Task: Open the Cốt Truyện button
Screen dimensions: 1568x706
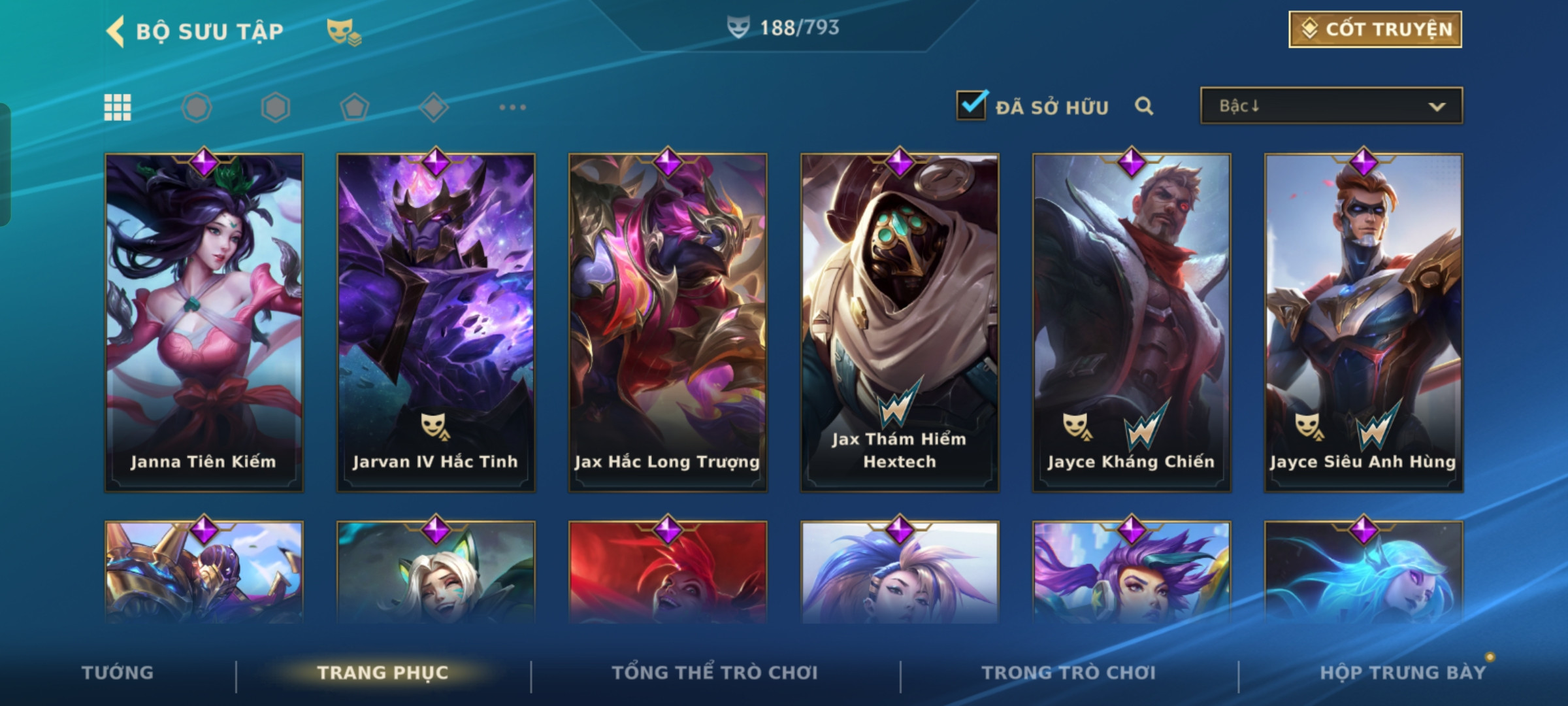Action: click(x=1375, y=29)
